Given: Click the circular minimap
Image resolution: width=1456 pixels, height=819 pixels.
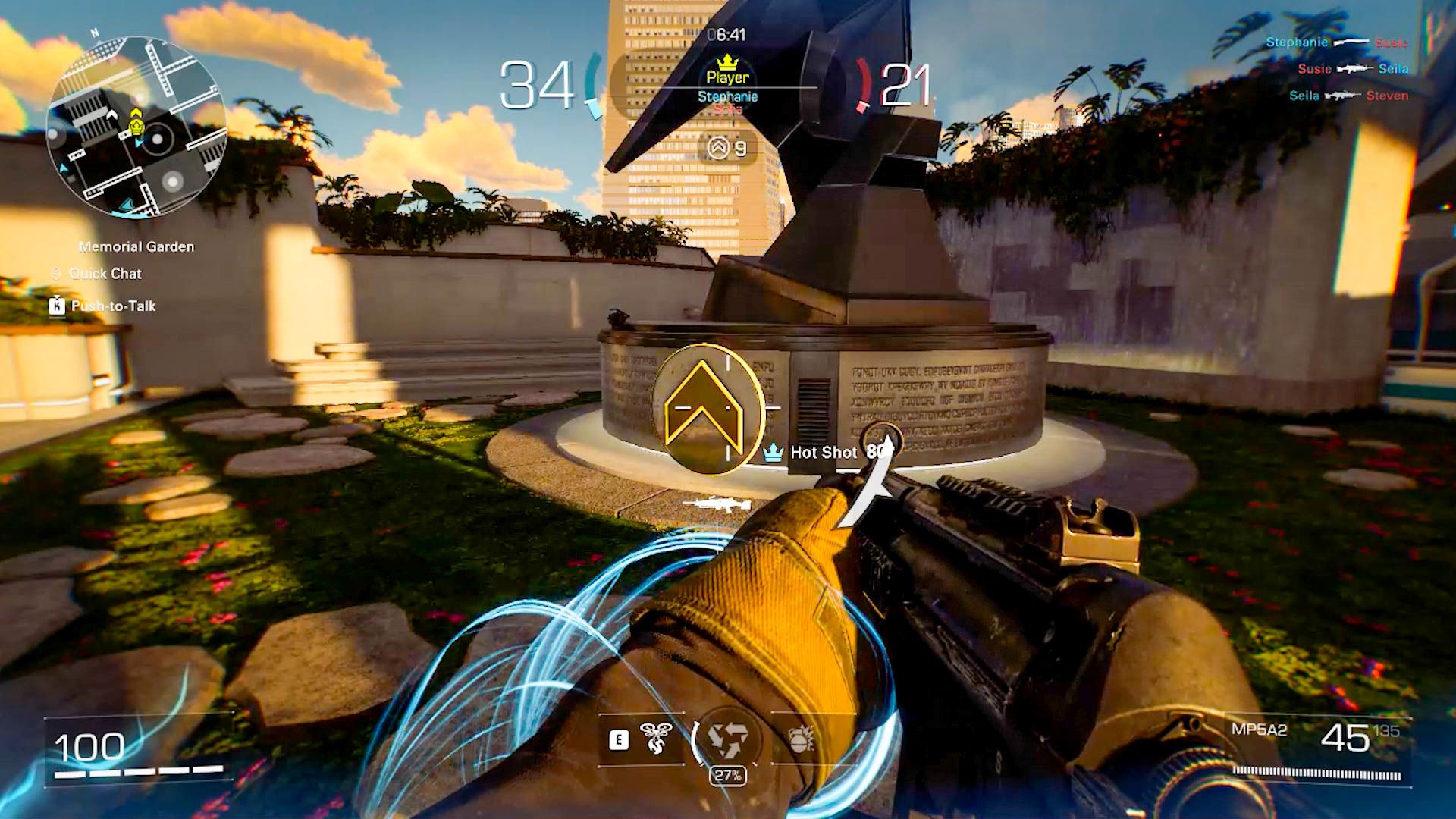Looking at the screenshot, I should pyautogui.click(x=136, y=127).
